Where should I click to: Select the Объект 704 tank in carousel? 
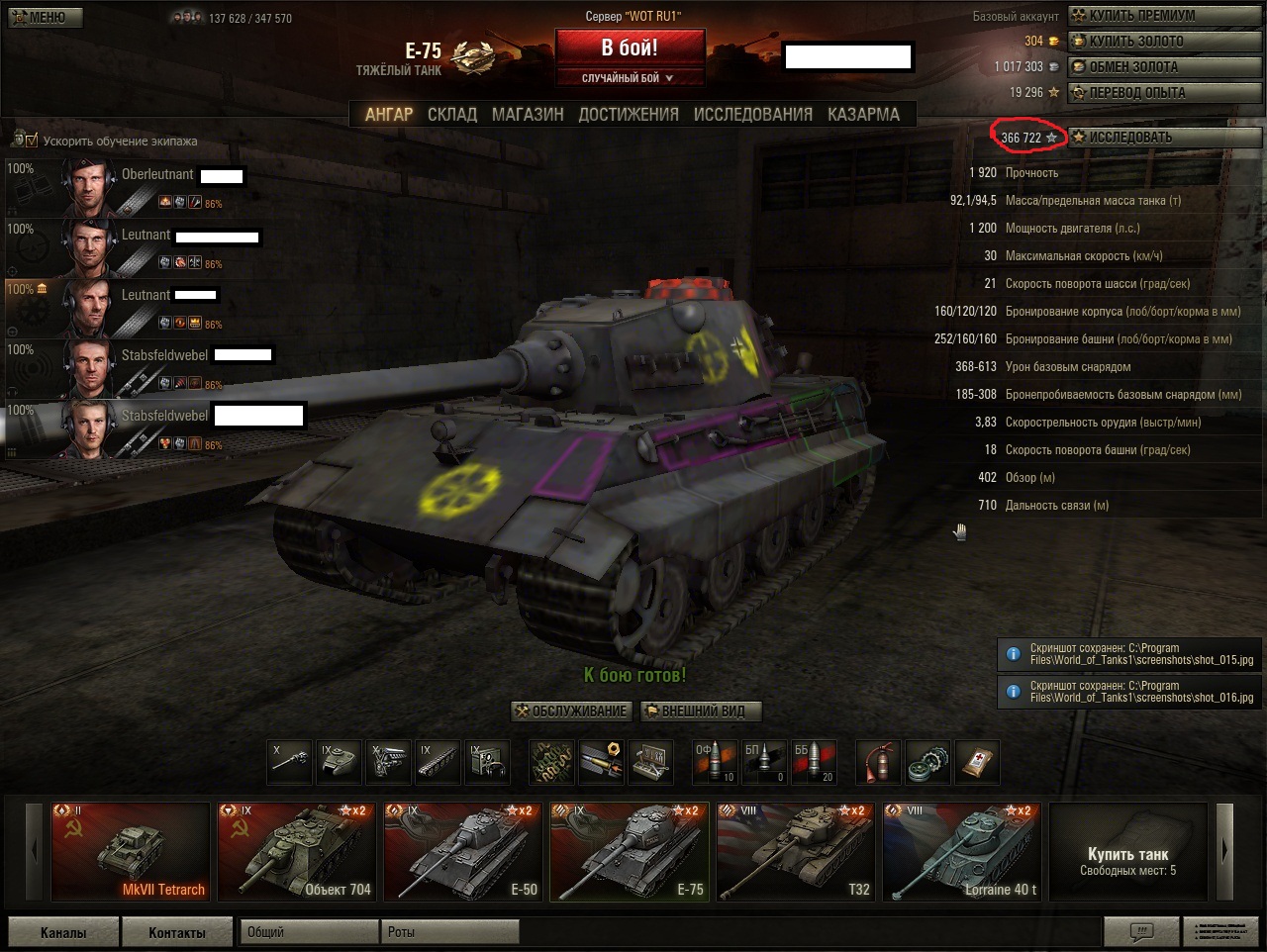coord(297,851)
